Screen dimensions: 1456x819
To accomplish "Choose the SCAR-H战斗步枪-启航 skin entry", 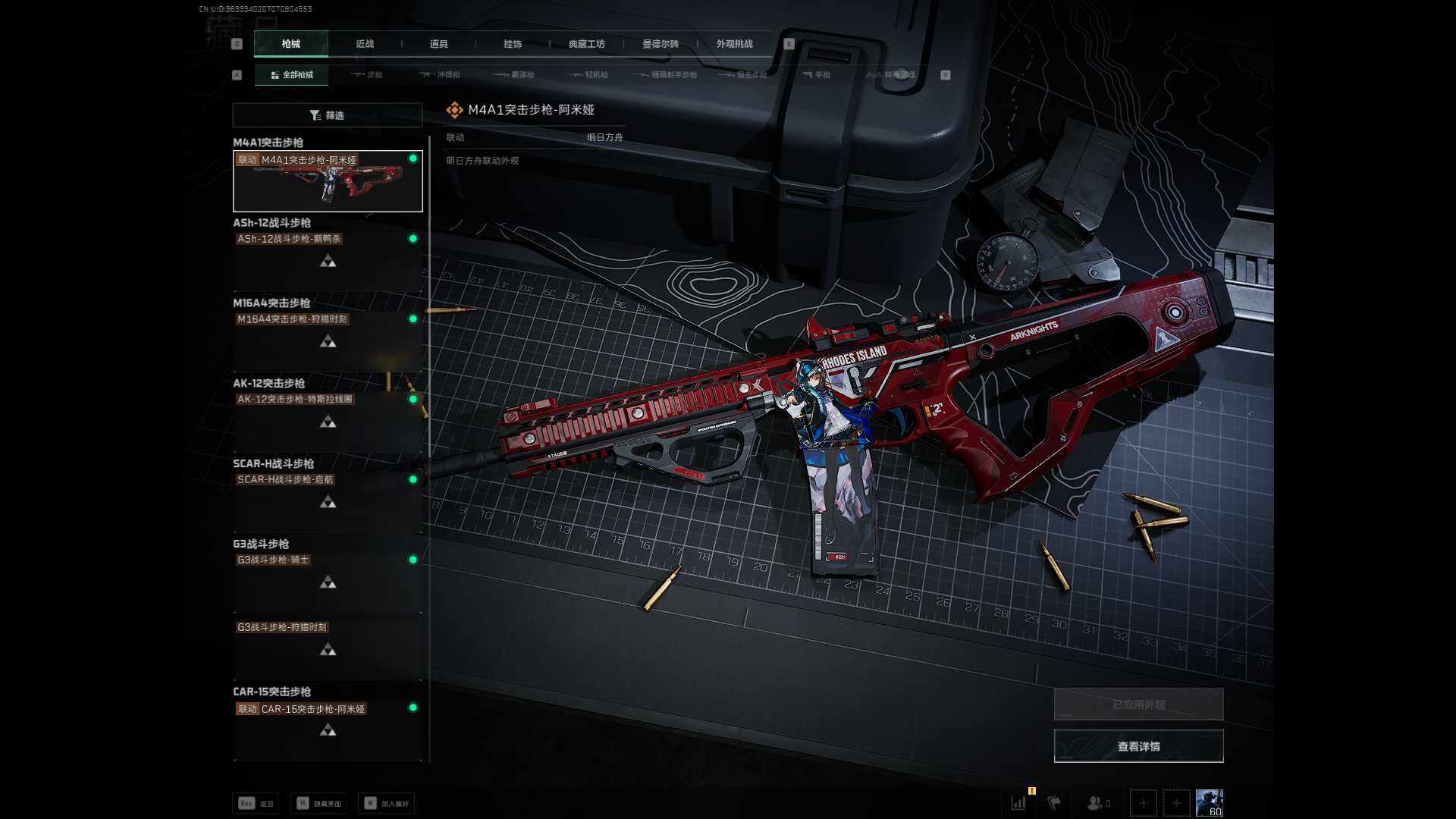I will 328,495.
